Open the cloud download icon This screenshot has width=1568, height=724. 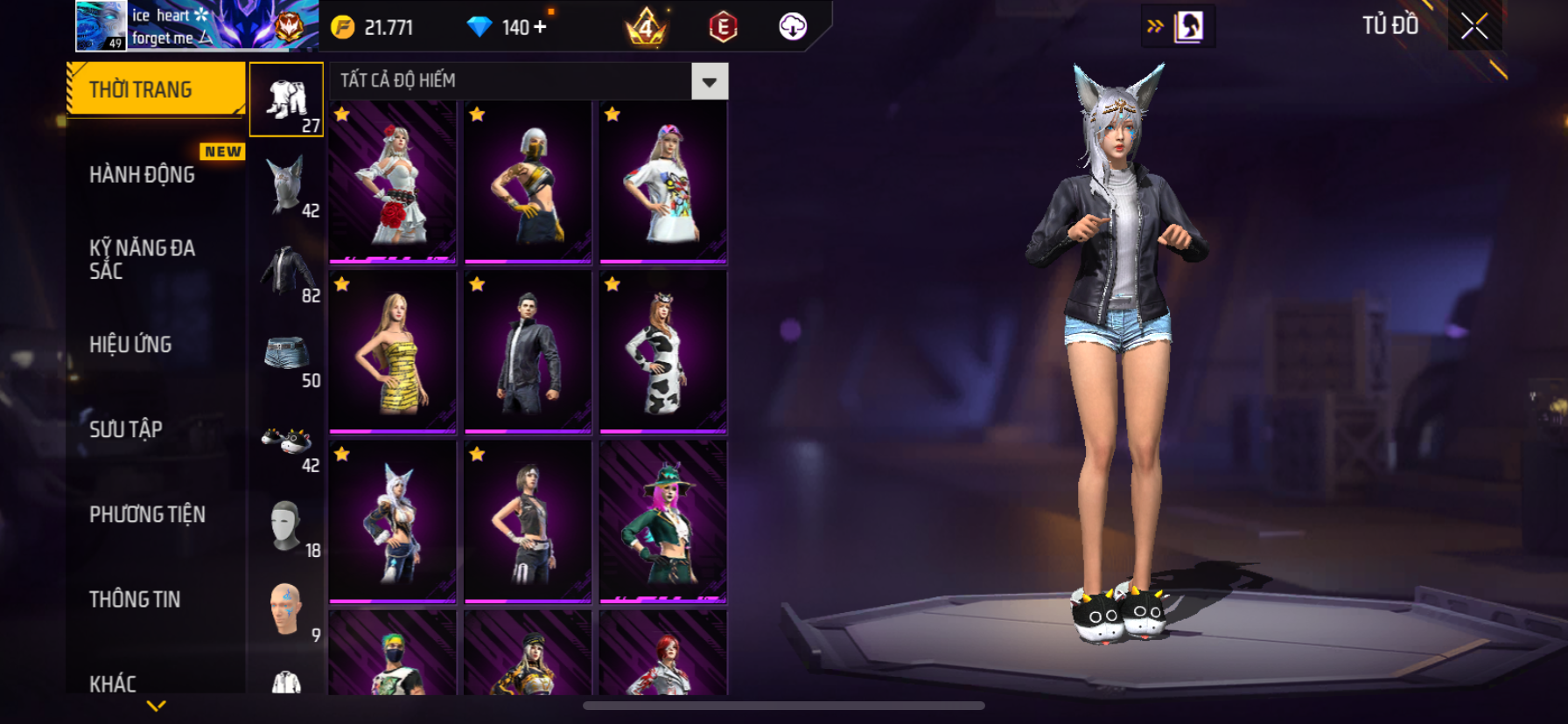[x=793, y=27]
